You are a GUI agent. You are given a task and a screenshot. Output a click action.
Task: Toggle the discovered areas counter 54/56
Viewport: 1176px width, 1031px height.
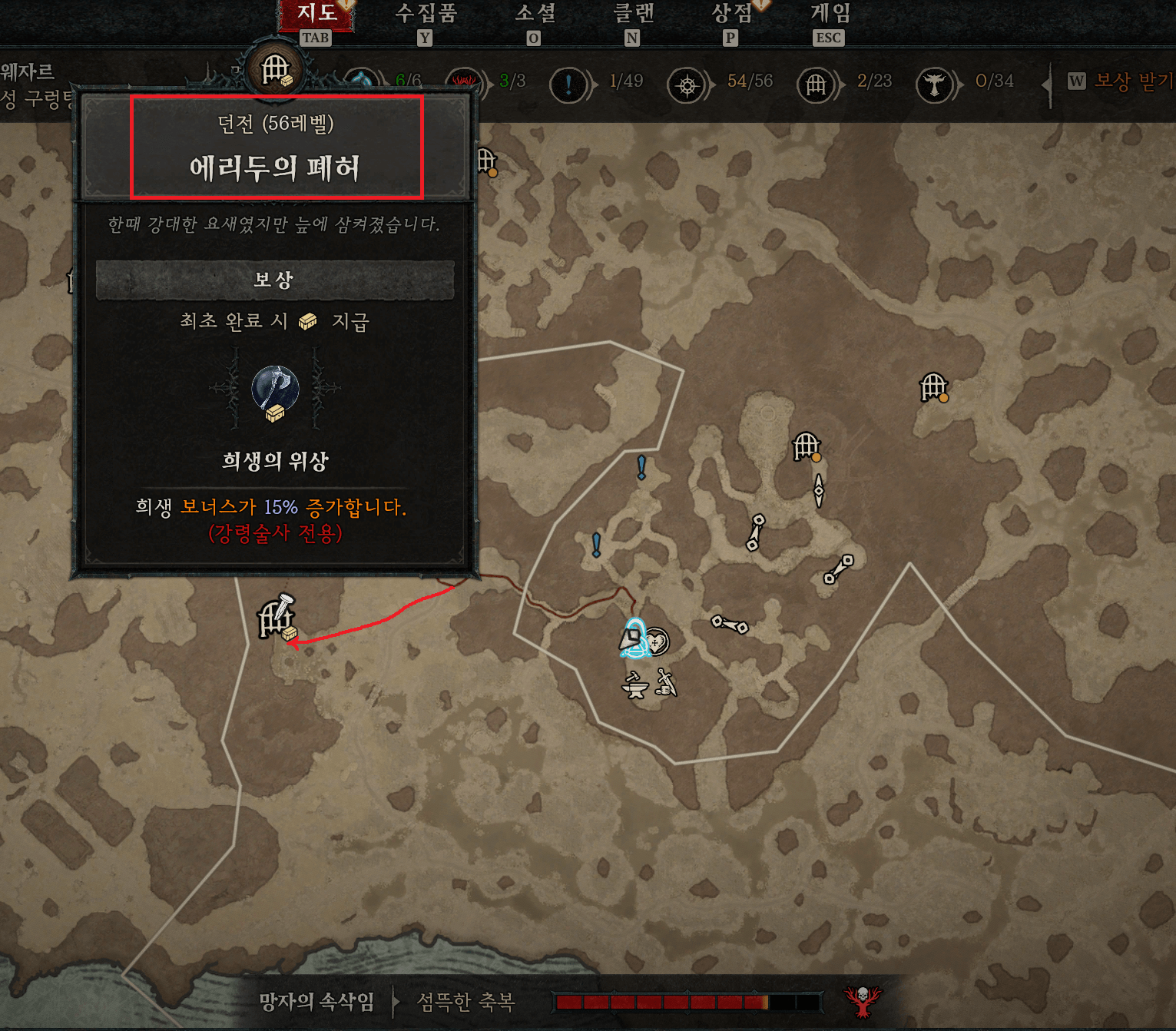[x=686, y=85]
